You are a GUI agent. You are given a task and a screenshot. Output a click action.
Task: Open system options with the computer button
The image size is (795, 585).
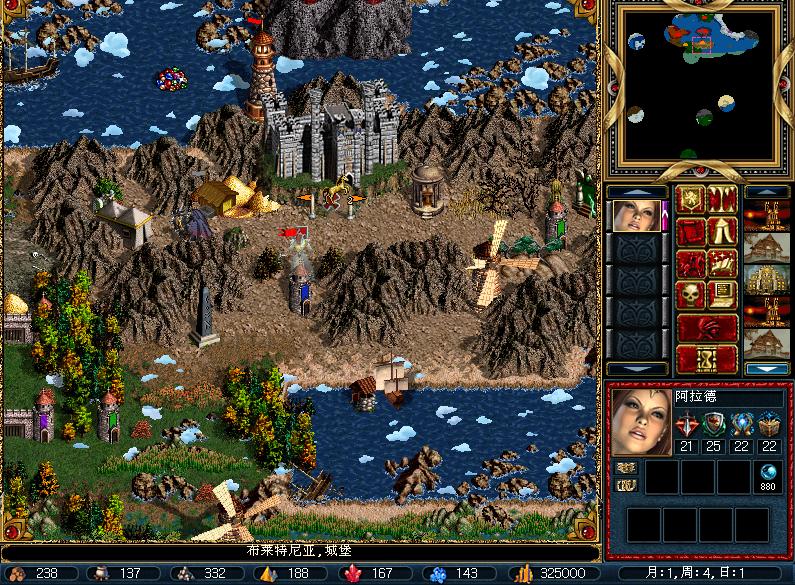[x=723, y=296]
